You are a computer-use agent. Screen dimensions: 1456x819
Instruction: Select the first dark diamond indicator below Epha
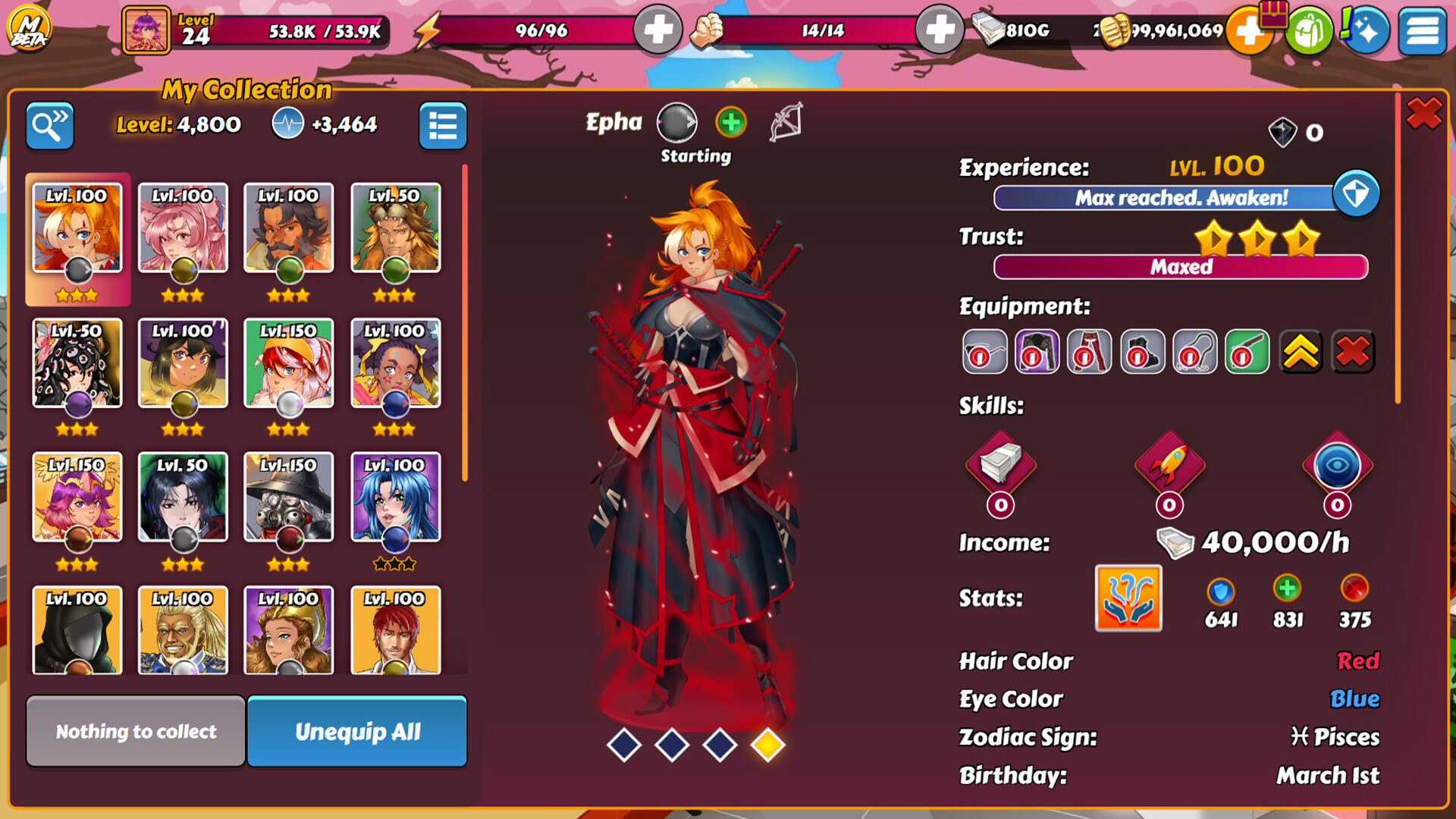pyautogui.click(x=626, y=745)
